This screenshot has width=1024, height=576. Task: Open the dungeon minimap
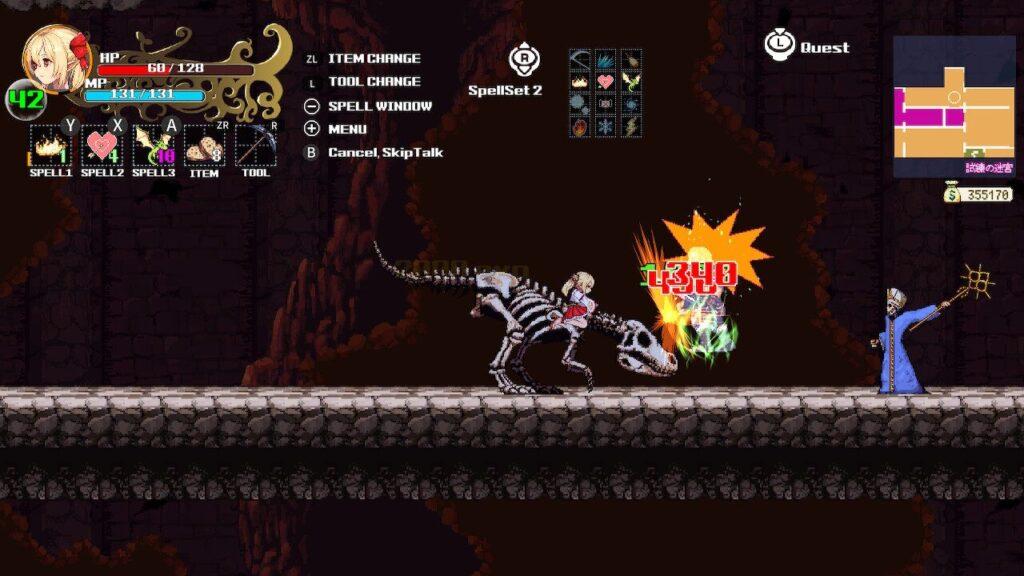[953, 105]
